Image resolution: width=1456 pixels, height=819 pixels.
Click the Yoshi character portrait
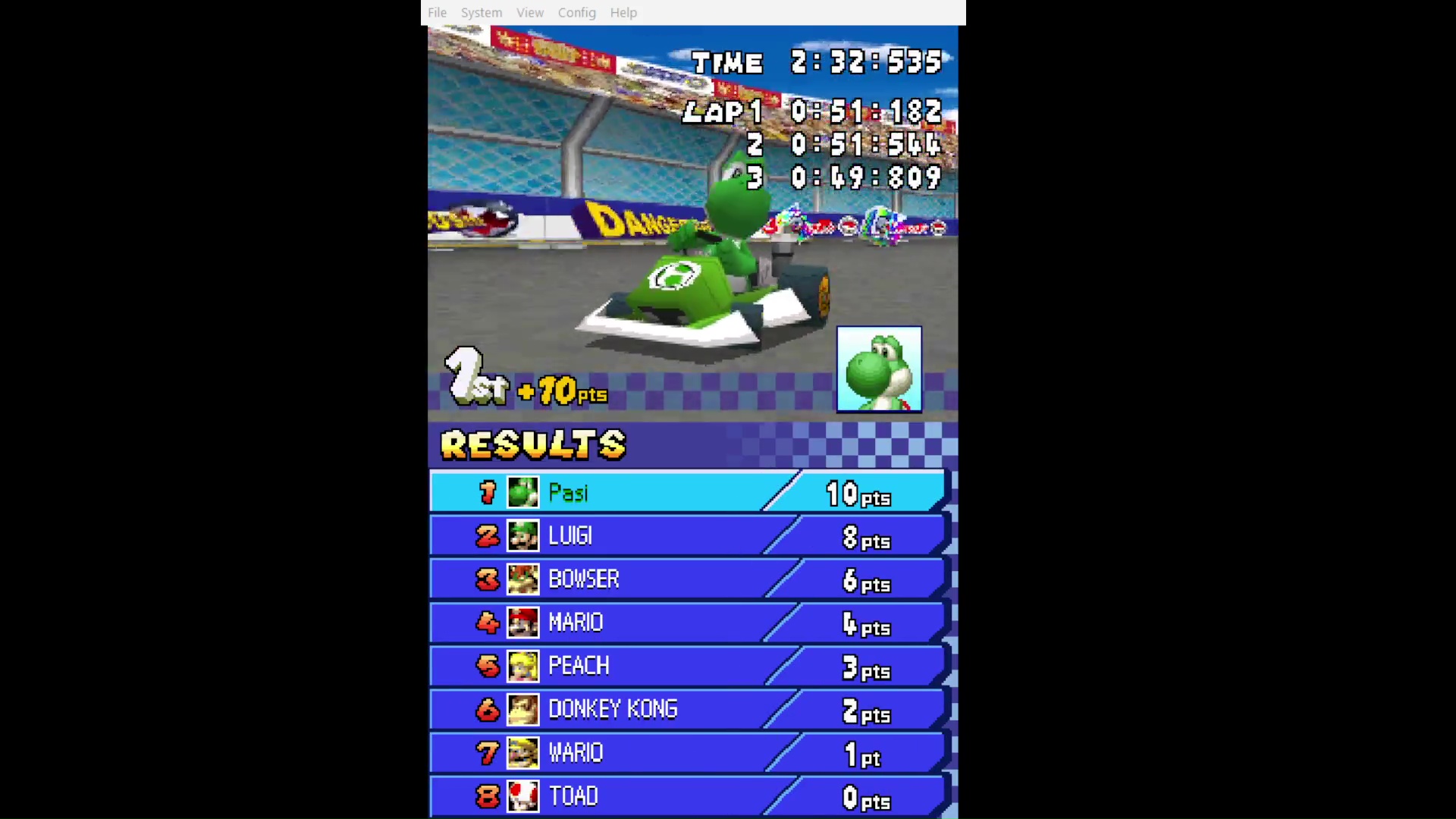[x=879, y=369]
